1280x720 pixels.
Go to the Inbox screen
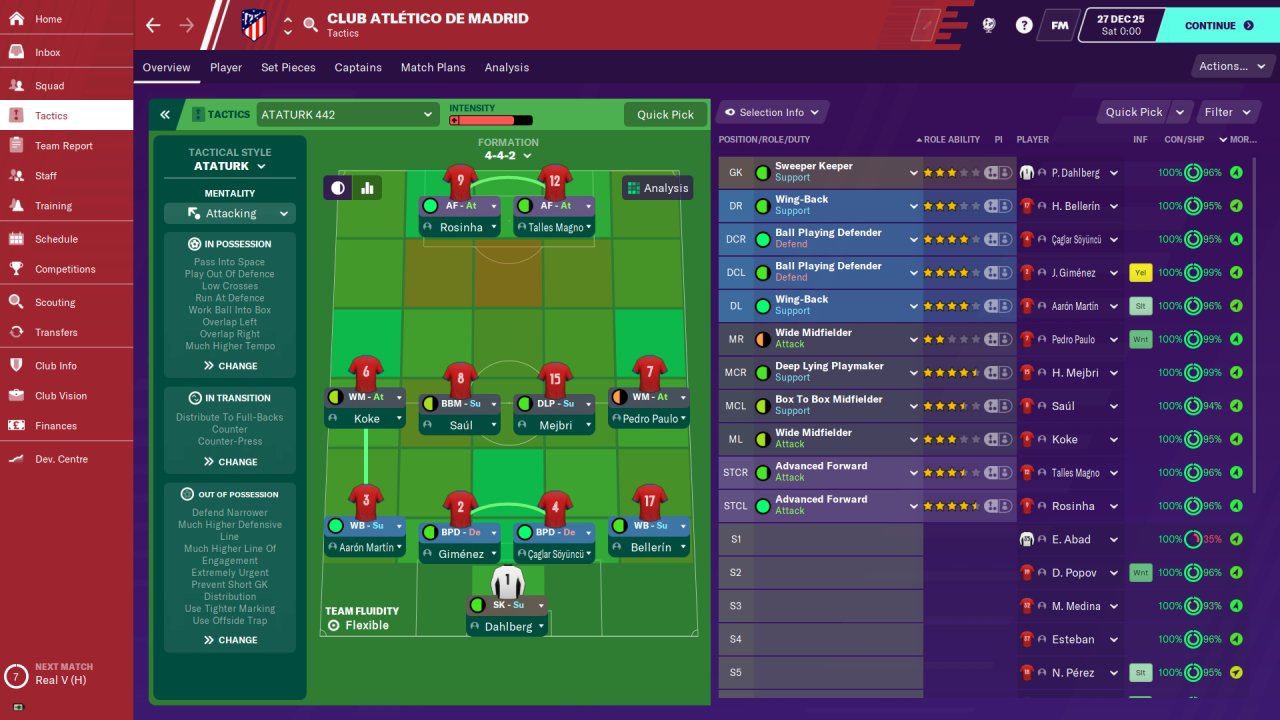tap(47, 52)
